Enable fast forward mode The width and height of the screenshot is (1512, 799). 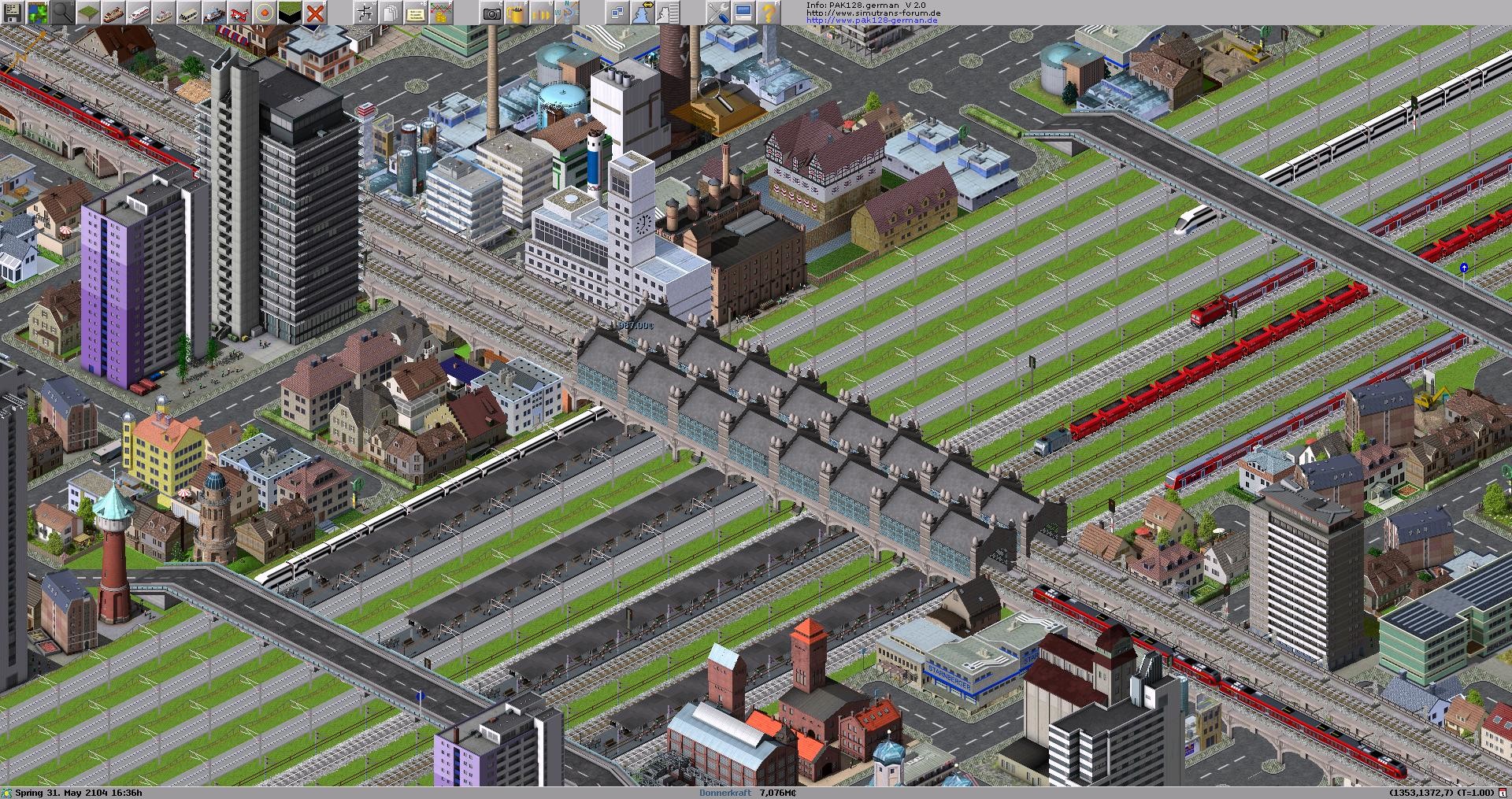point(542,11)
